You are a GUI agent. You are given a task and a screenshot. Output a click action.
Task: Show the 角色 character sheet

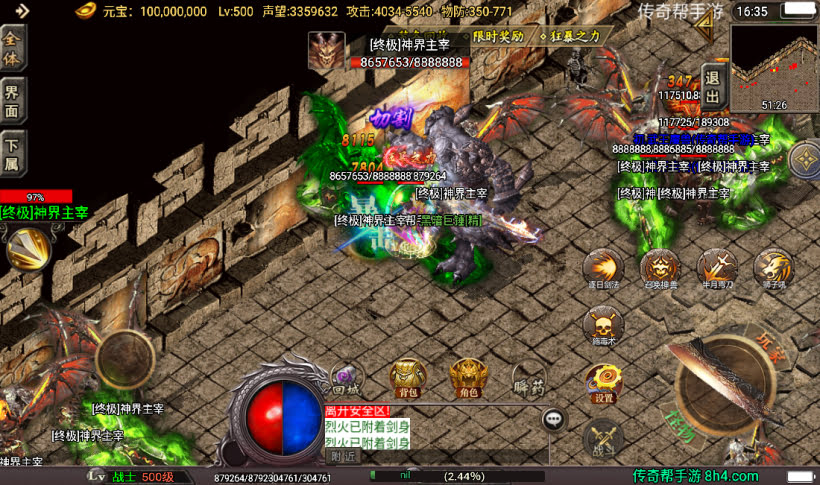click(x=467, y=377)
